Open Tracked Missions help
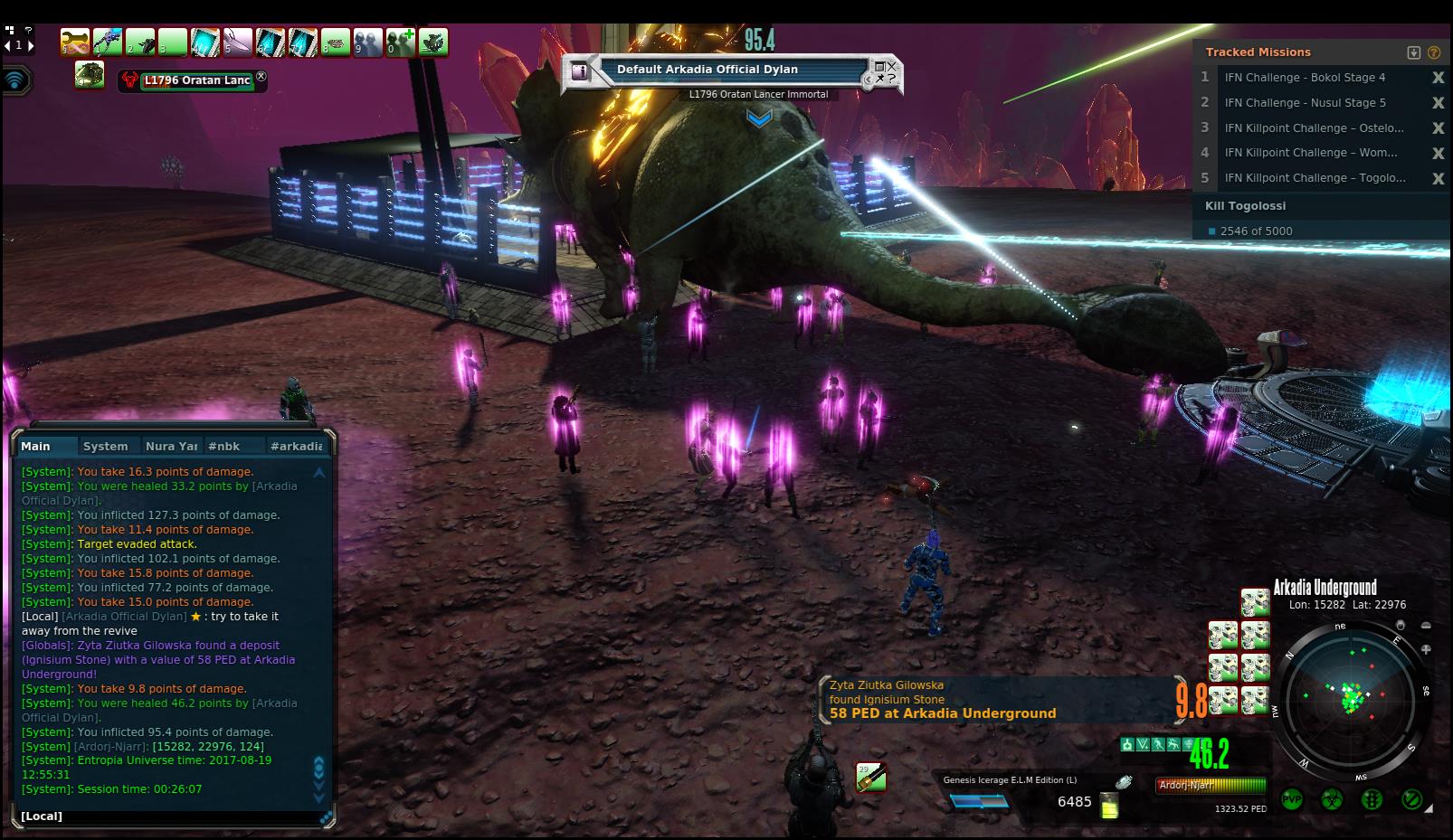Image resolution: width=1453 pixels, height=840 pixels. click(1433, 52)
